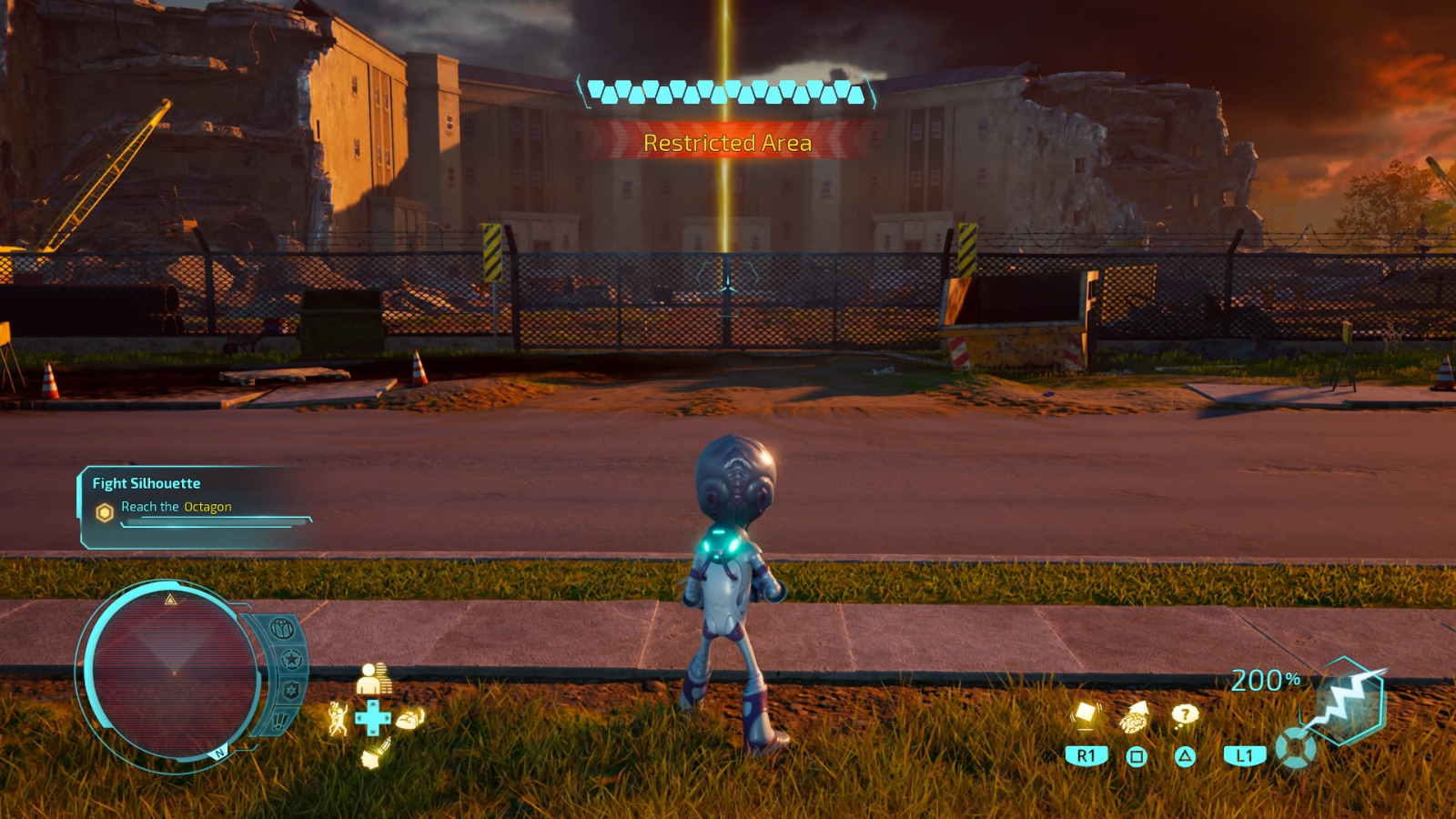Select the question-mark thought bubble icon above Triangle
Image resolution: width=1456 pixels, height=819 pixels.
[1184, 714]
